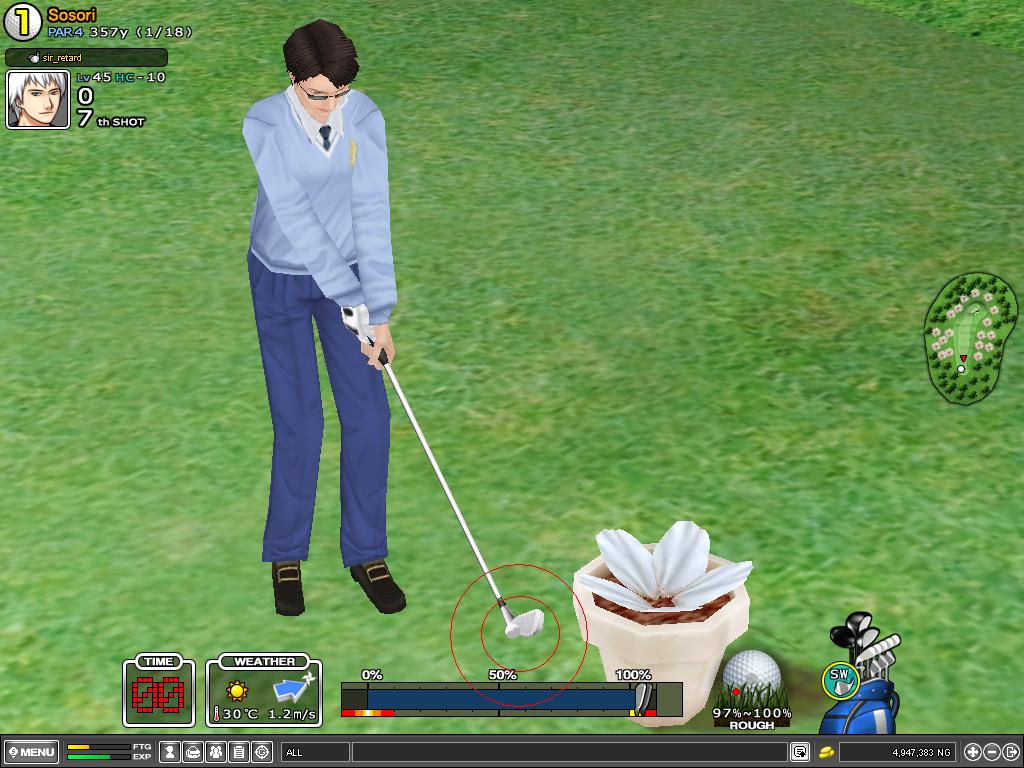
Task: Click the gold coins icon
Action: coord(827,752)
